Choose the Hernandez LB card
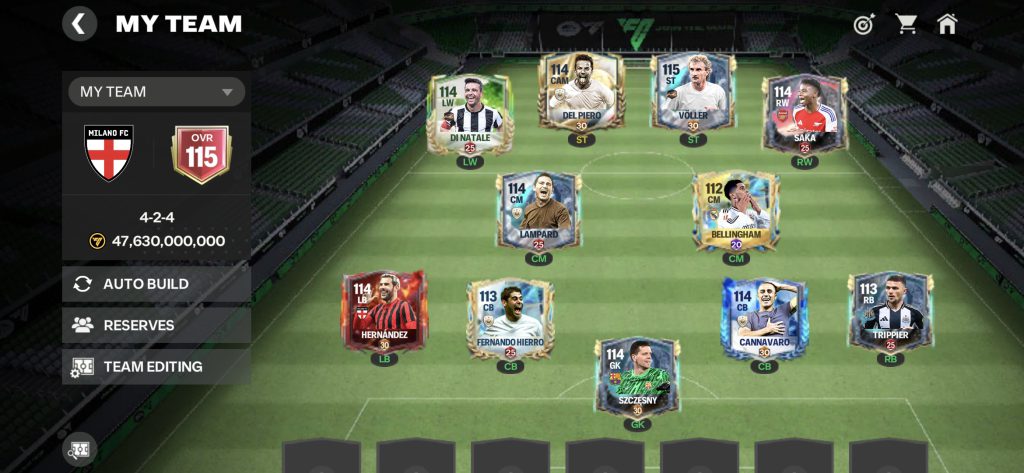The image size is (1024, 473). tap(384, 311)
